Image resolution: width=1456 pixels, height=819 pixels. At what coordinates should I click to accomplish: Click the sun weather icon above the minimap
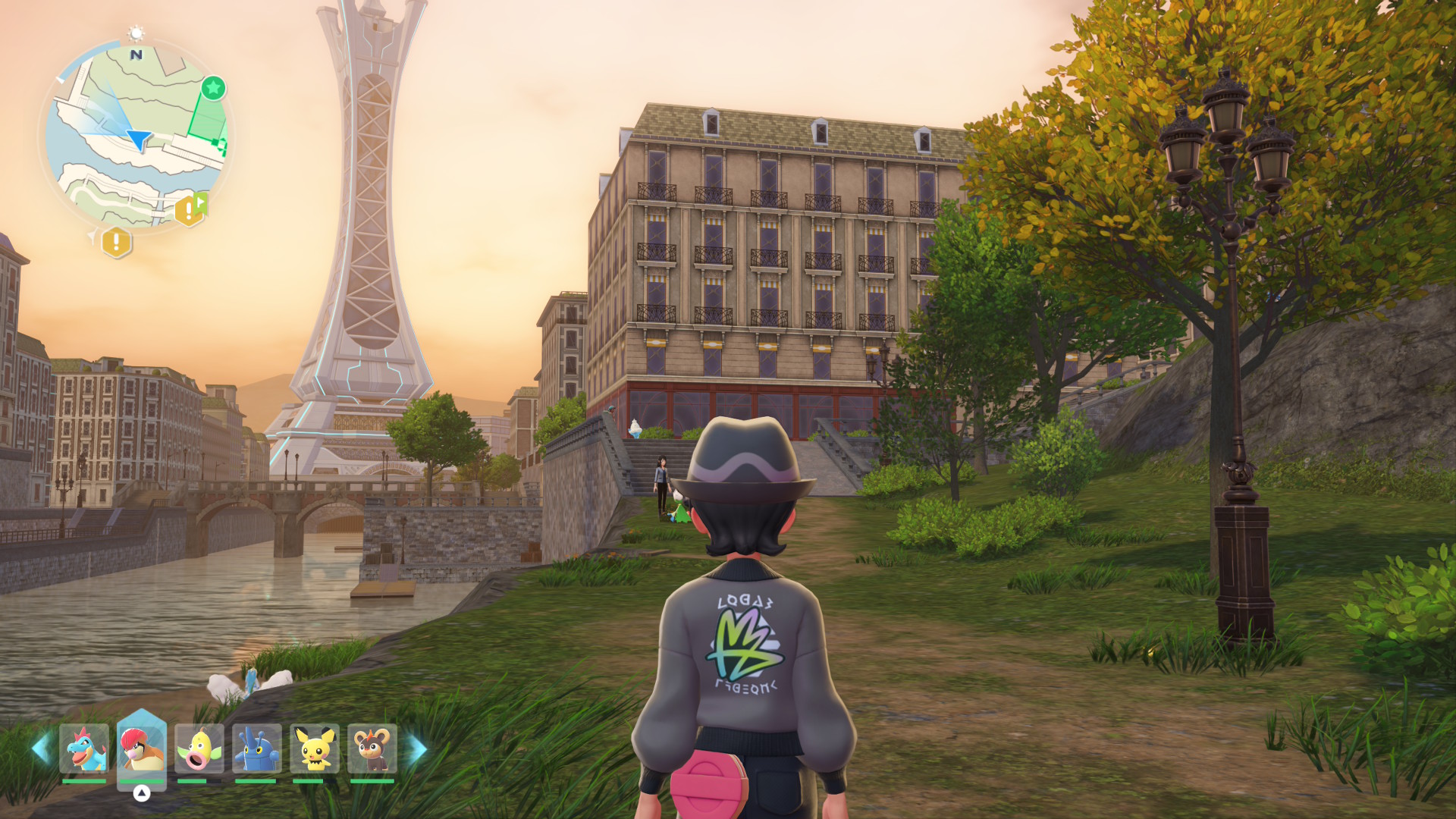pos(136,33)
